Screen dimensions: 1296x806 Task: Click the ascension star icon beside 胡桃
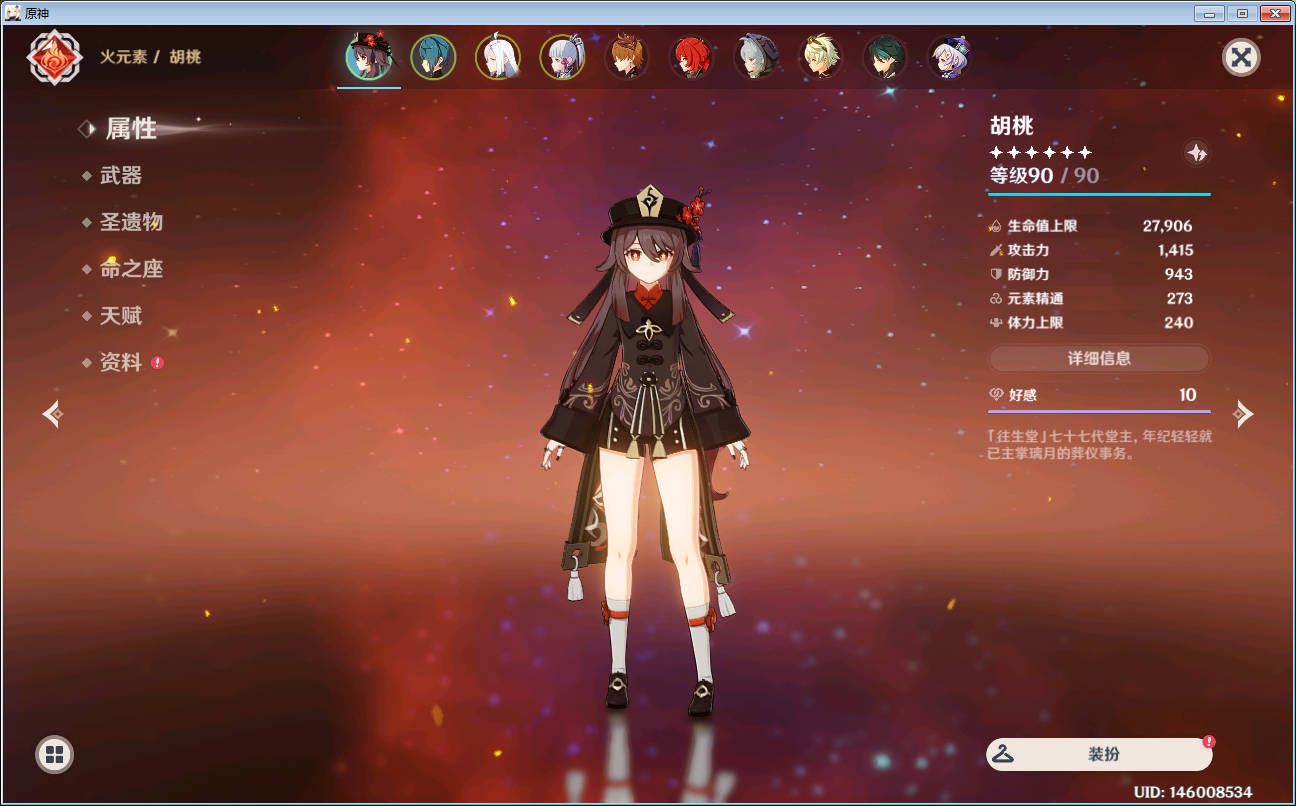pos(1196,153)
